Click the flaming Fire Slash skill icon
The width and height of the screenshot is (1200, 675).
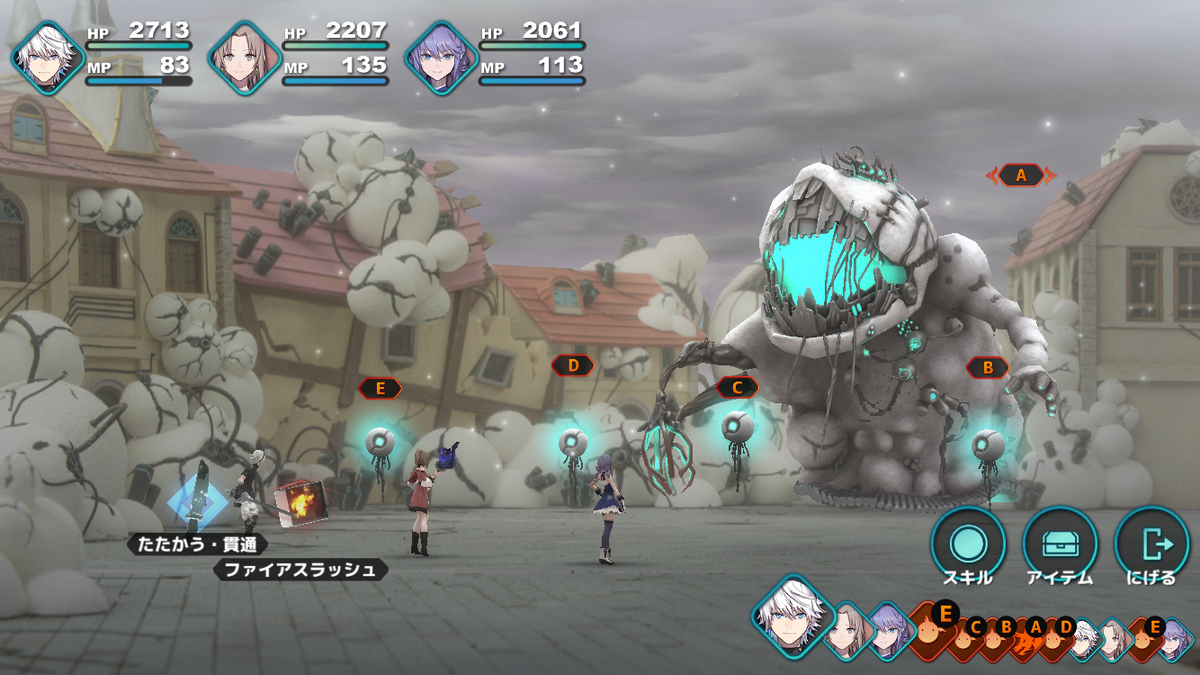(296, 500)
